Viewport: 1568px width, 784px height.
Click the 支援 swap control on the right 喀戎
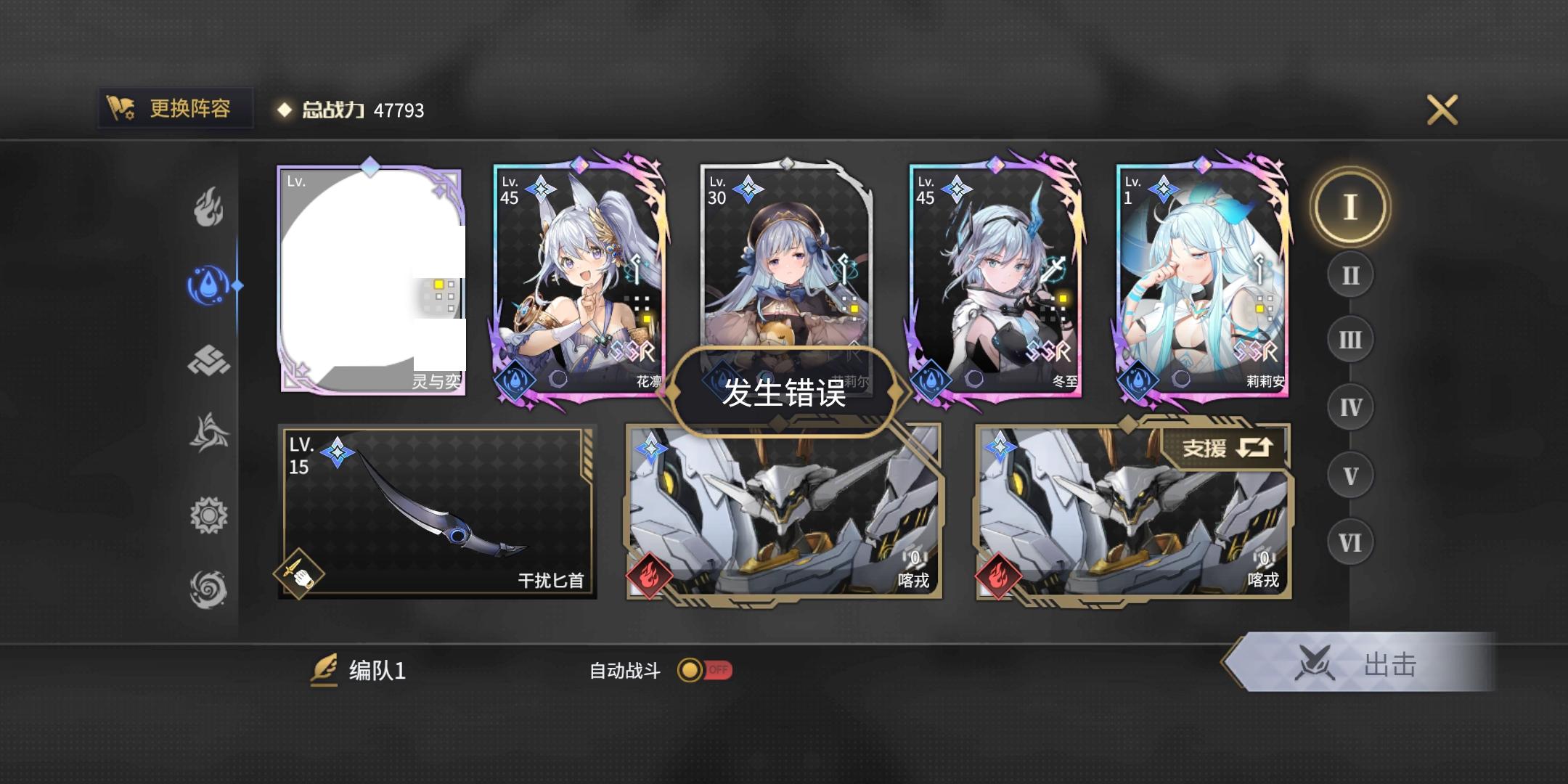point(1227,447)
